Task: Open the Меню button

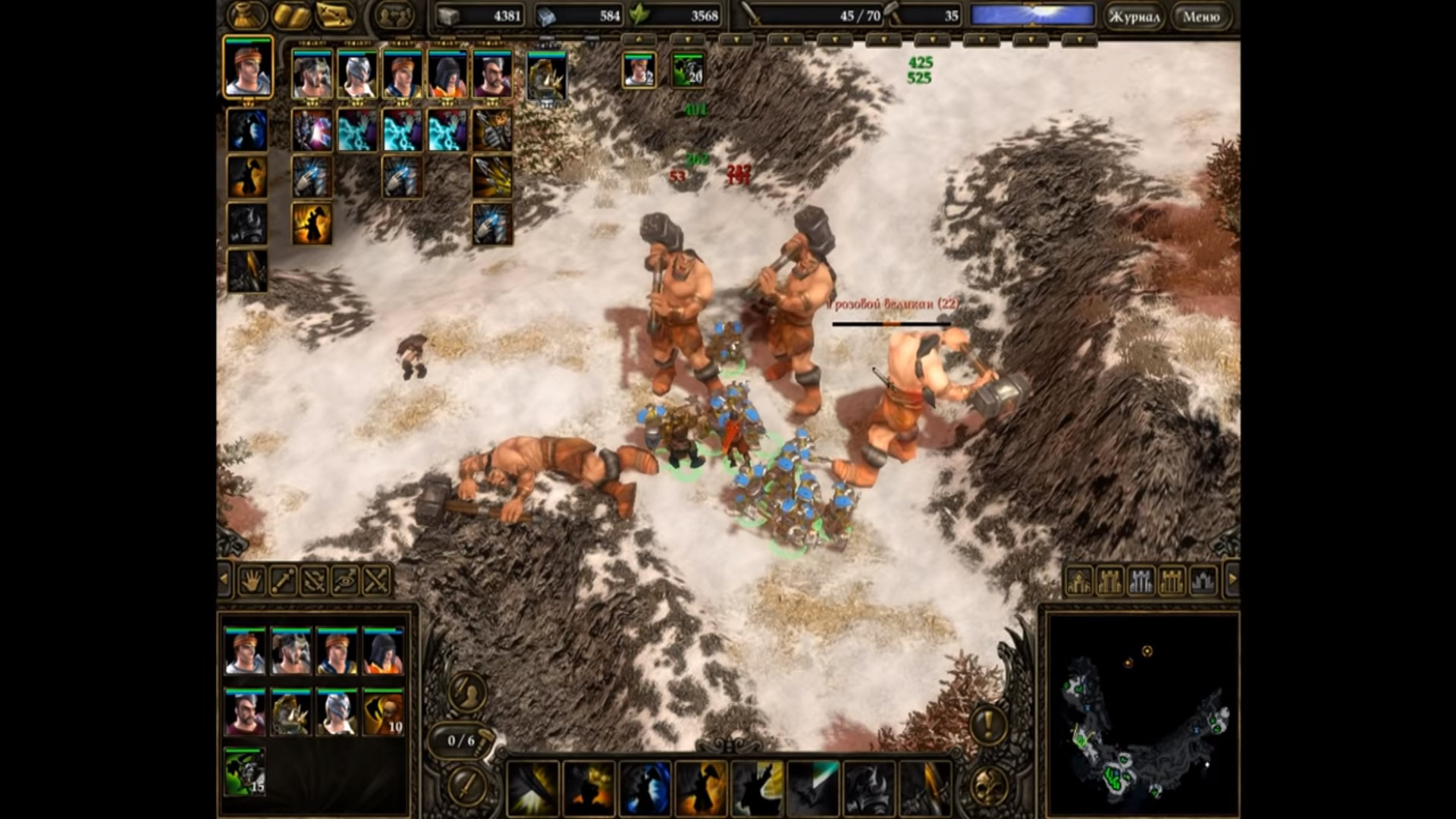Action: pos(1201,16)
